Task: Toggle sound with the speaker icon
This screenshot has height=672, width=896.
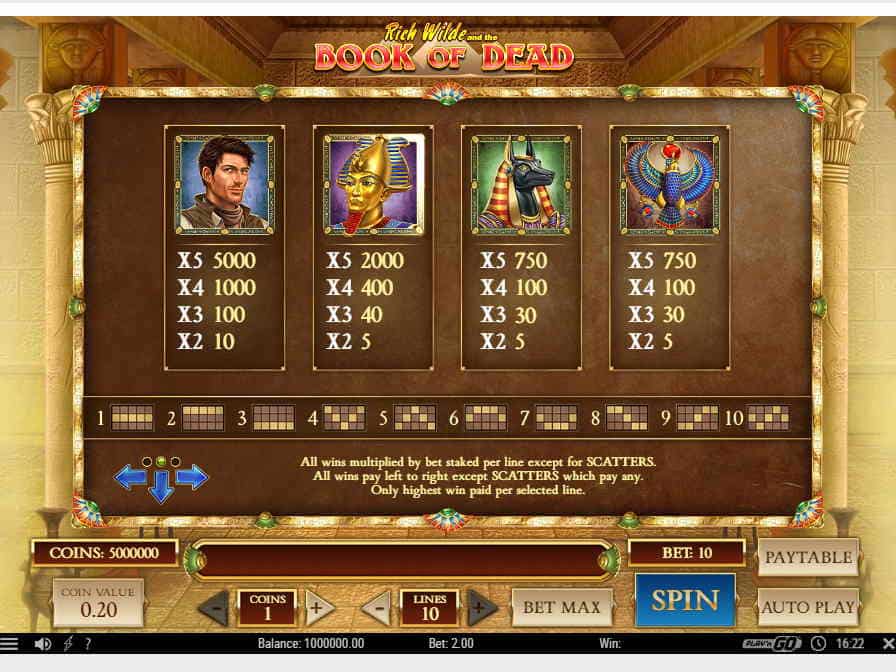Action: (44, 643)
